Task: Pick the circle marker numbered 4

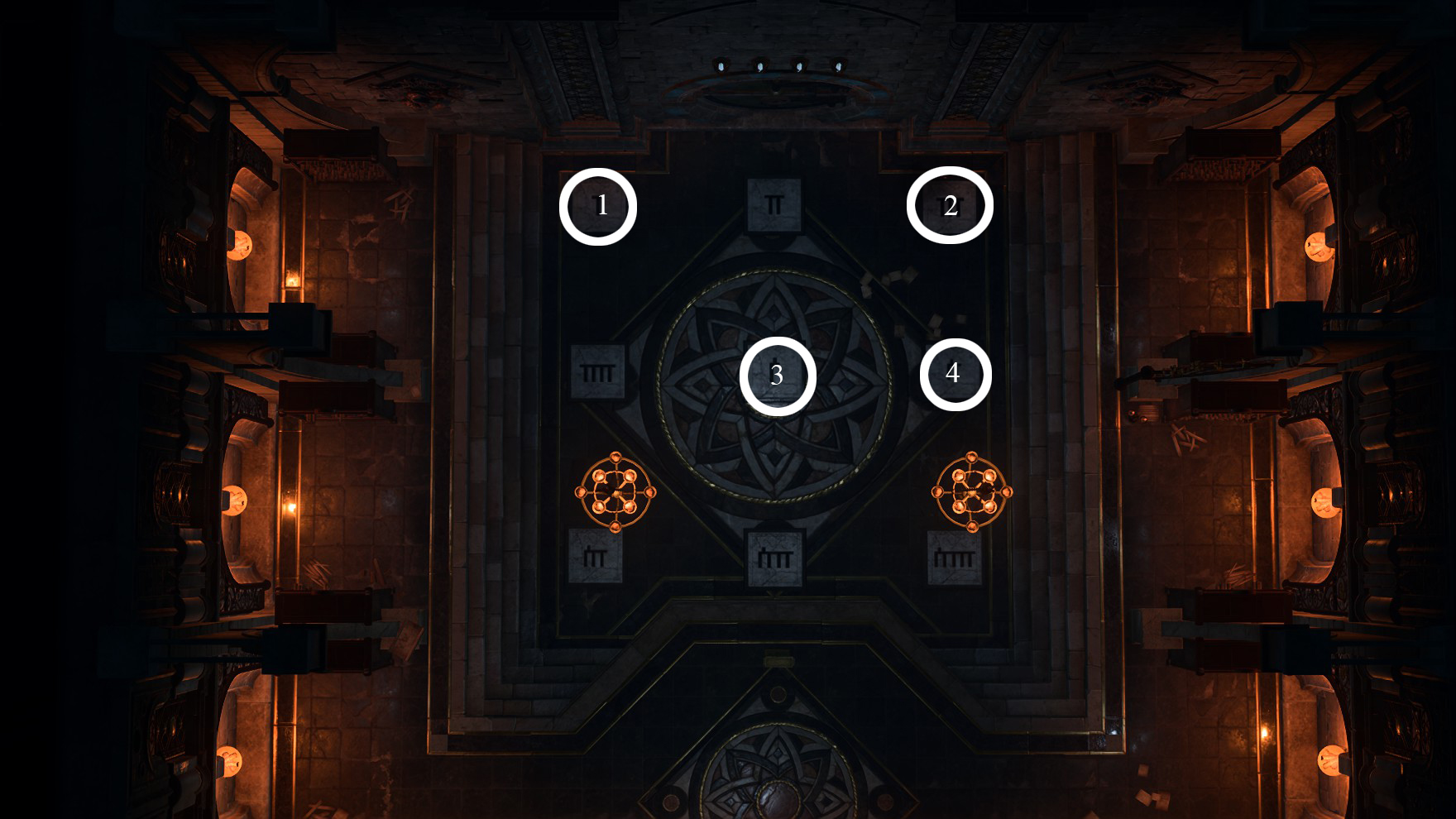Action: tap(955, 374)
